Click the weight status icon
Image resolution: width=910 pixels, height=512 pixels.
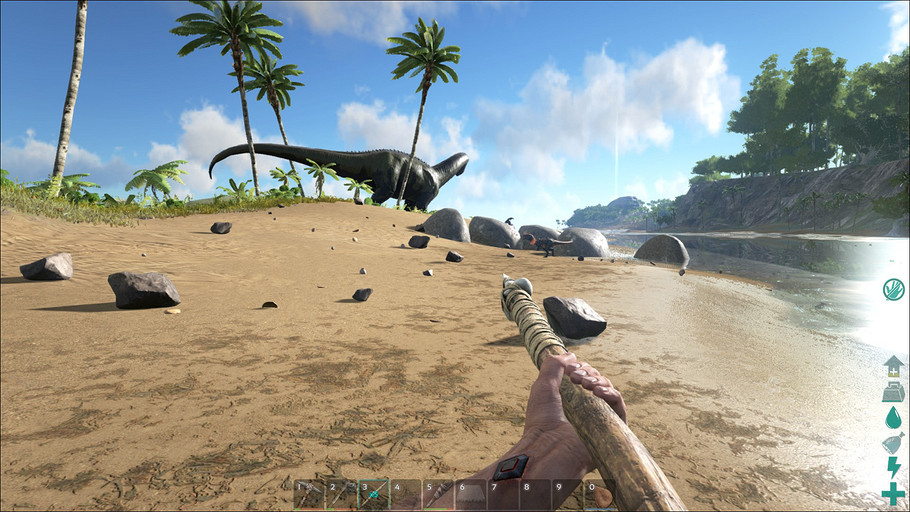(x=893, y=391)
